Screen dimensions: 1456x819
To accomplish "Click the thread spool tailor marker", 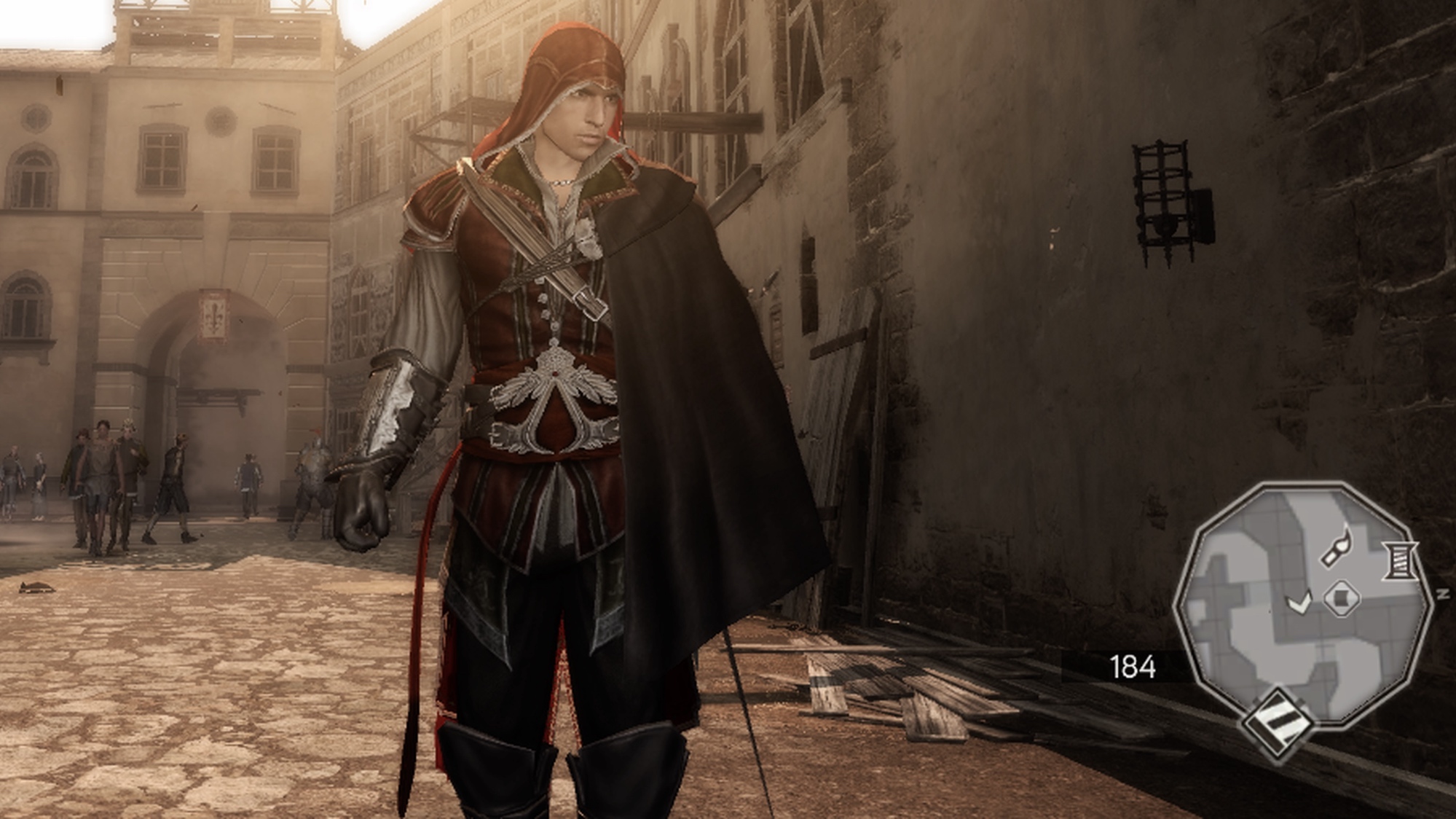I will [1401, 560].
